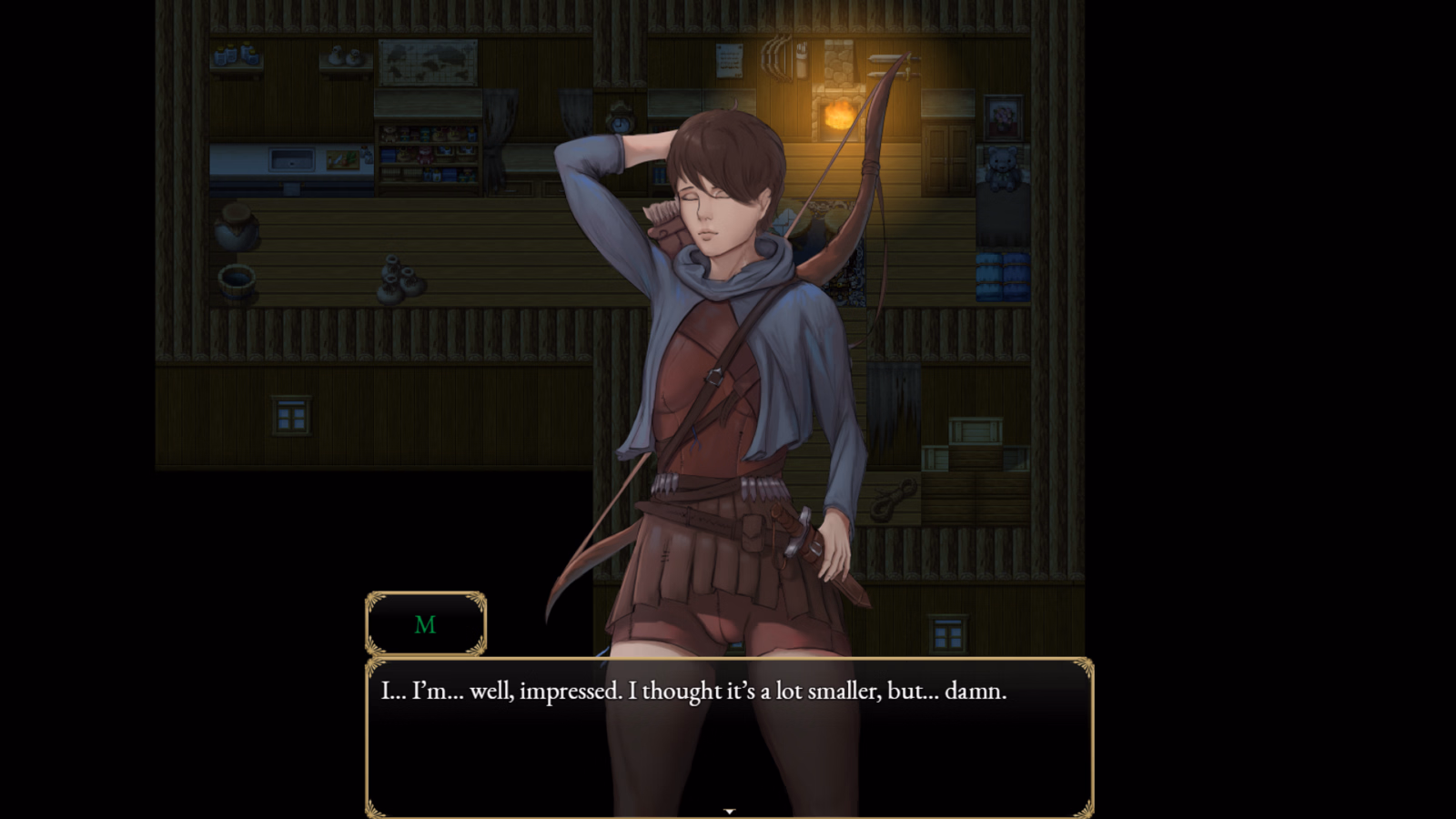Screen dimensions: 1456x819
Task: Click the small window on the lower wall
Action: [291, 417]
